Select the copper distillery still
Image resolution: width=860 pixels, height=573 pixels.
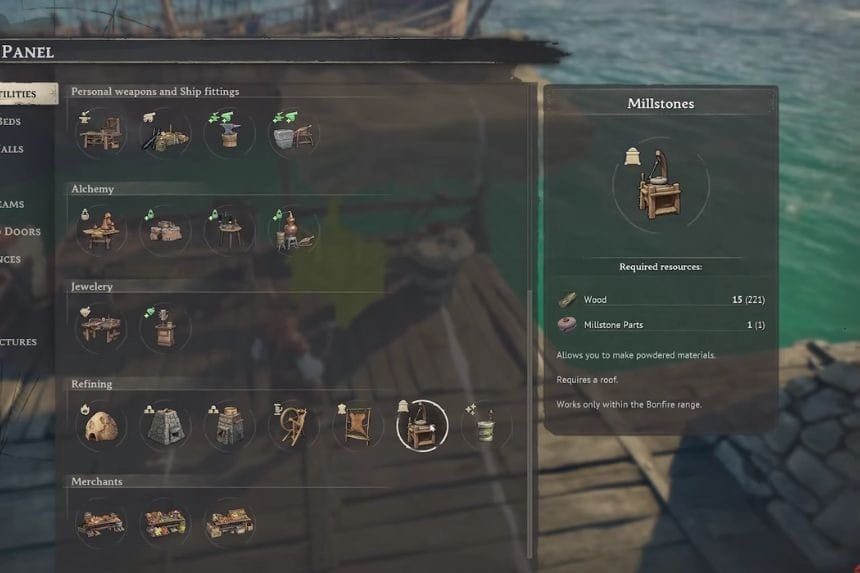(x=293, y=229)
